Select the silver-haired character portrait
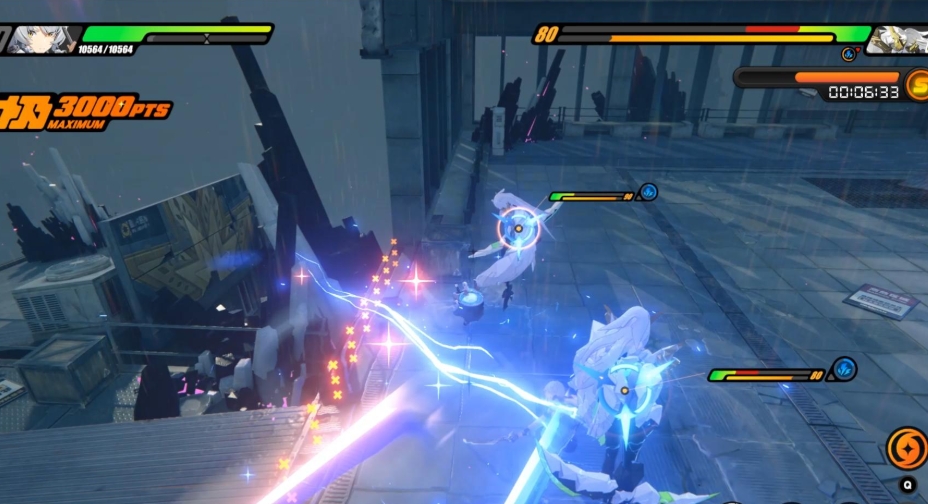The width and height of the screenshot is (928, 504). 40,39
